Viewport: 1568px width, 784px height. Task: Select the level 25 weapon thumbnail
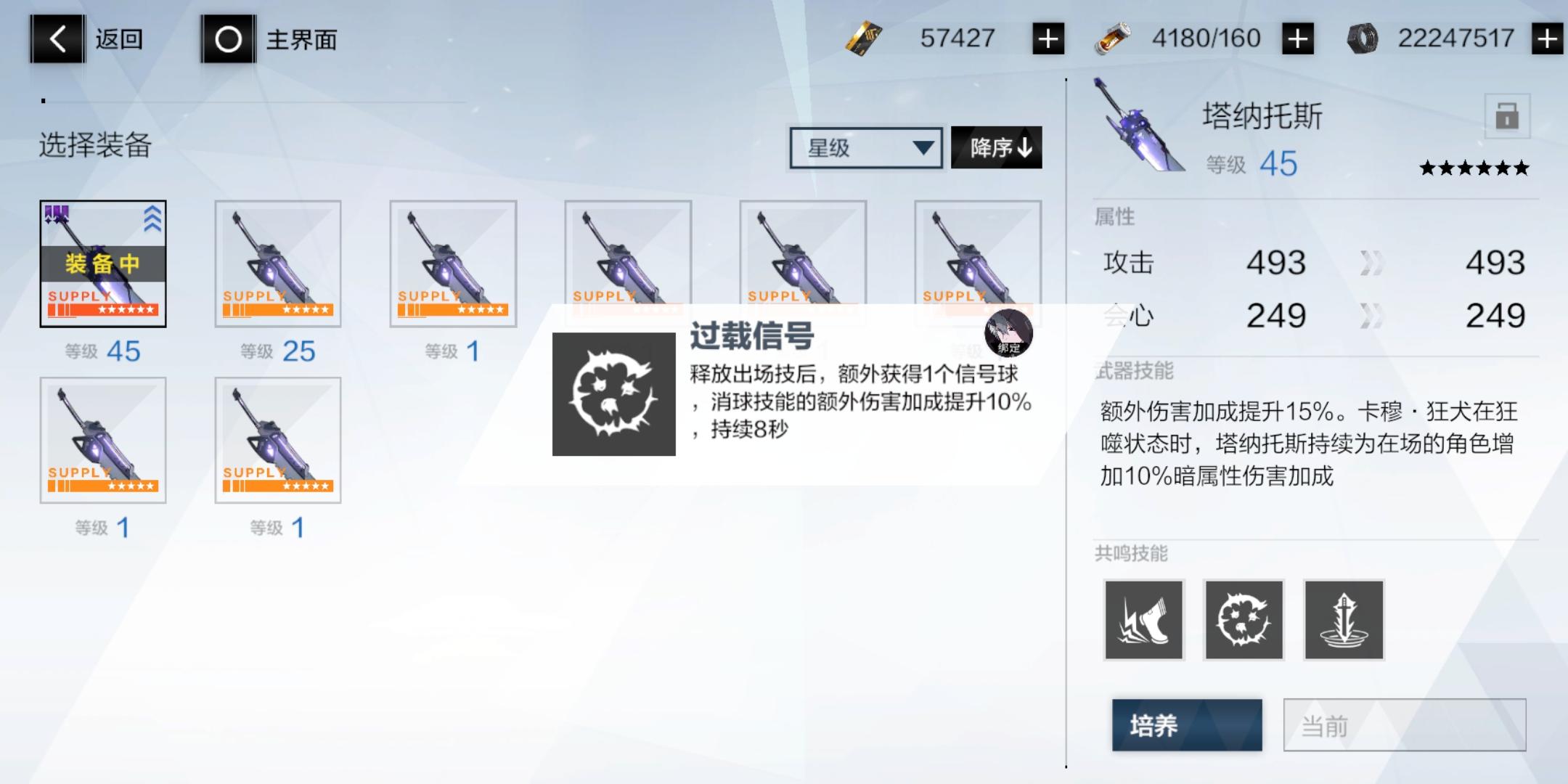point(278,263)
